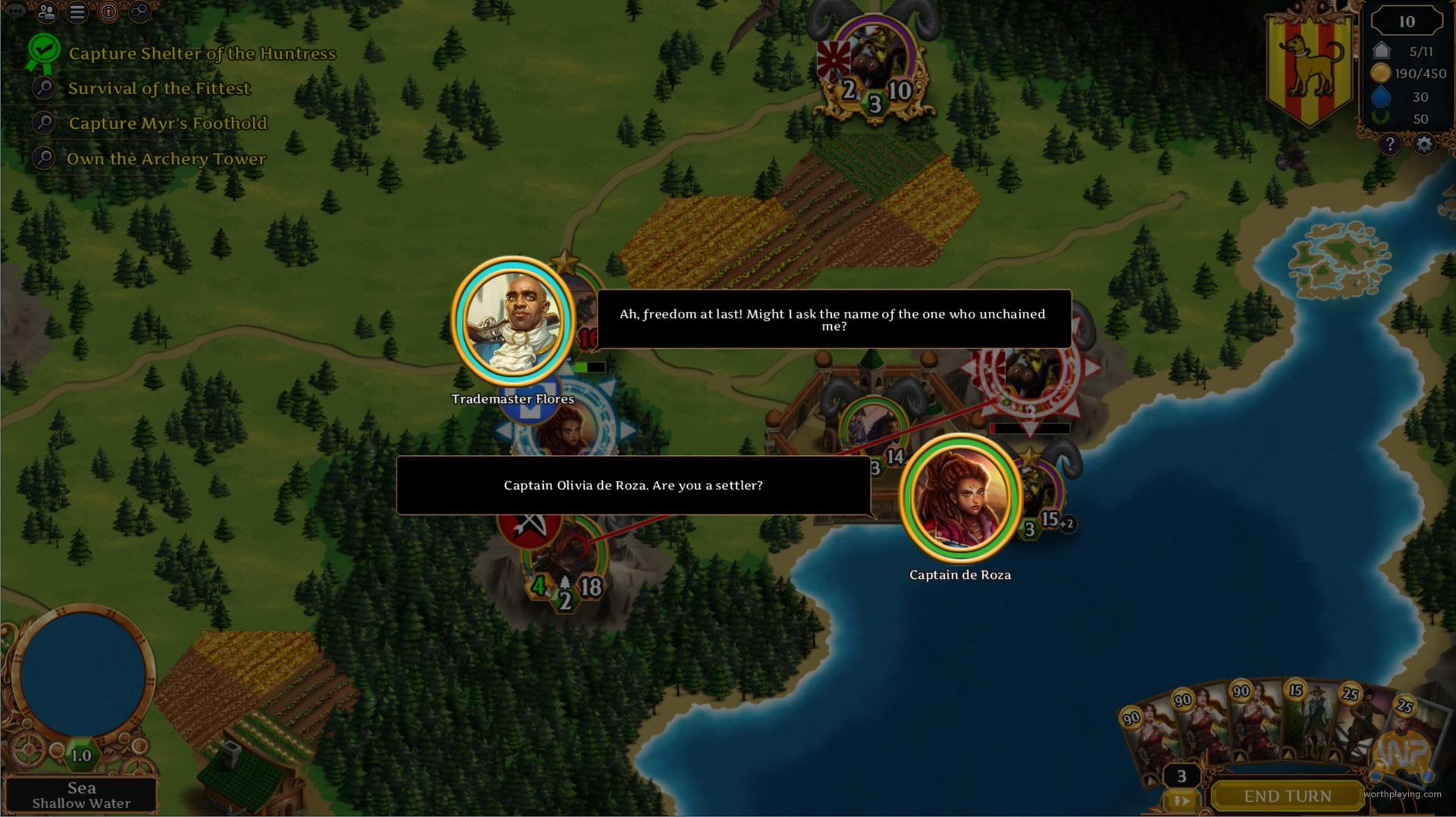The width and height of the screenshot is (1456, 817).
Task: Open the hamburger menu button
Action: click(x=77, y=12)
